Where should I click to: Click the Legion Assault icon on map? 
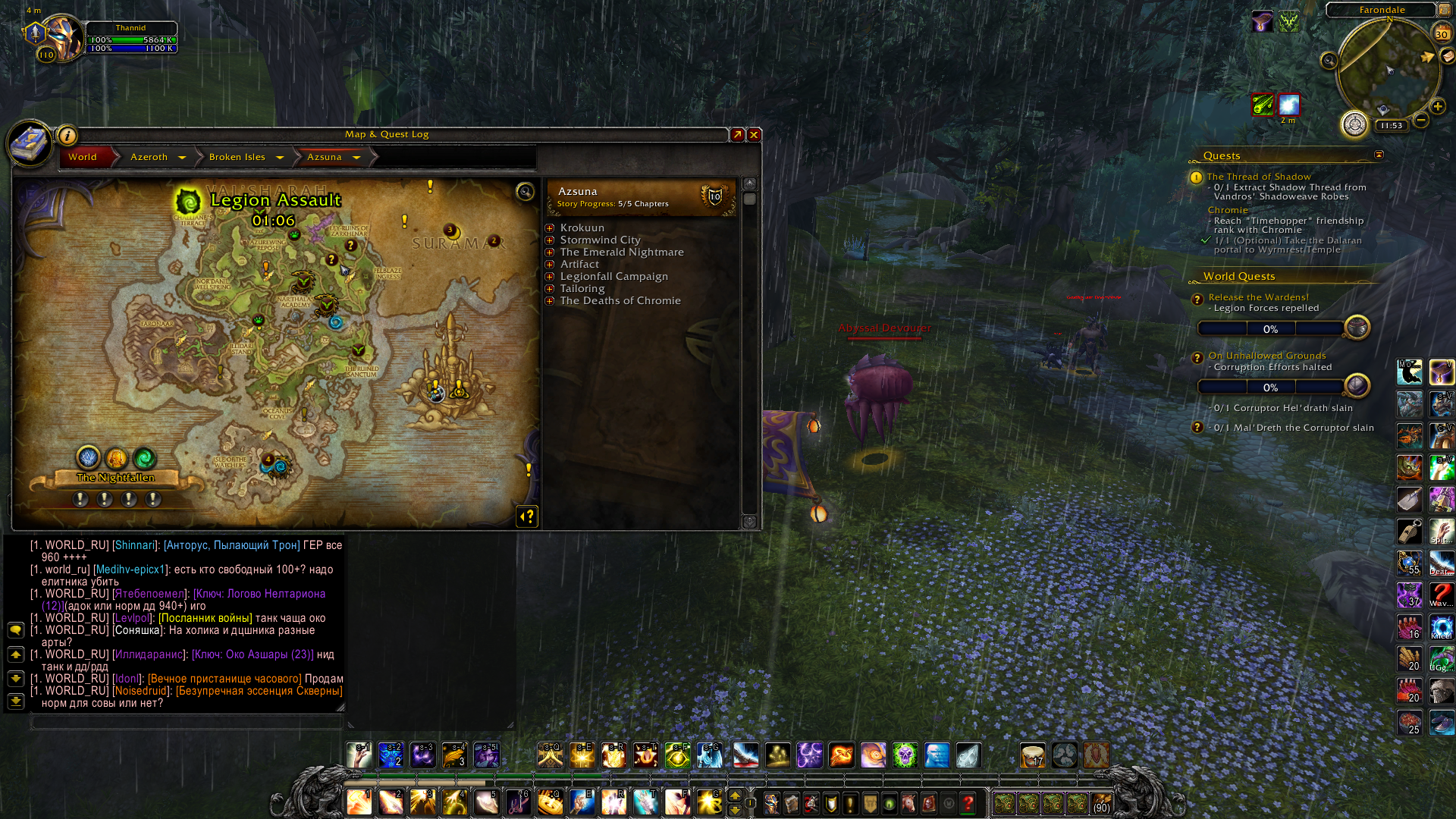click(x=188, y=202)
